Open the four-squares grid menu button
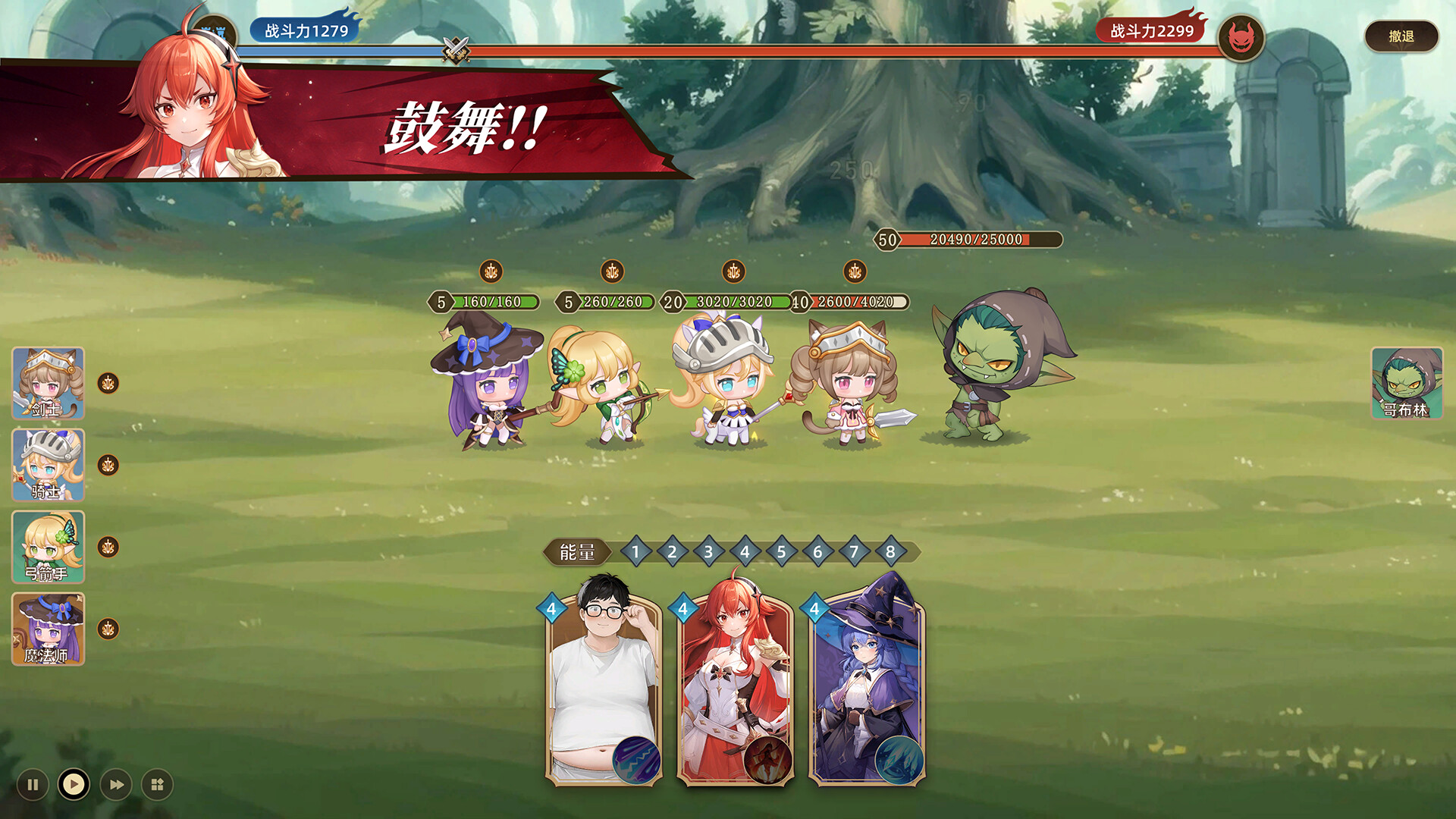 click(158, 785)
